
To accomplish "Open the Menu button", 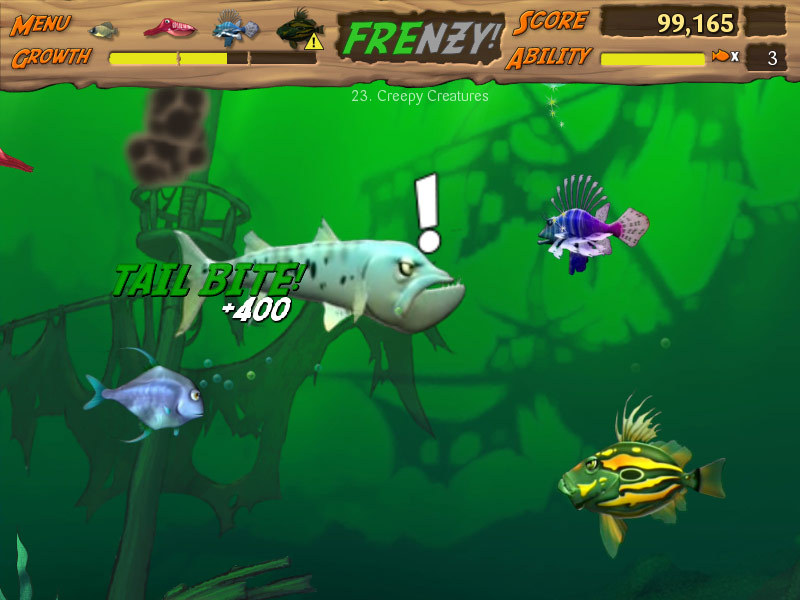I will (x=40, y=24).
